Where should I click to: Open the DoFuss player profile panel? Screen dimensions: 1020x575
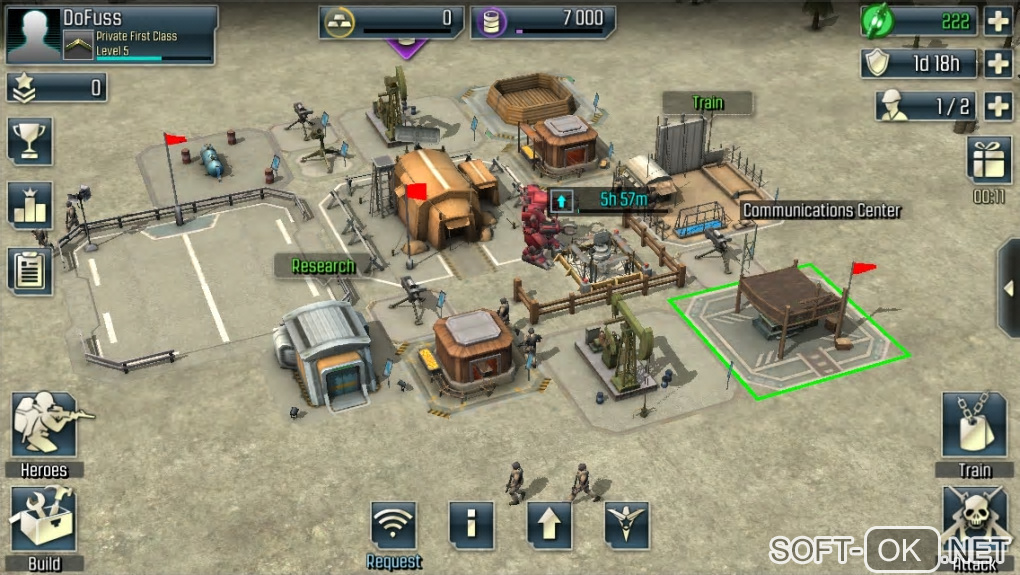[x=111, y=34]
